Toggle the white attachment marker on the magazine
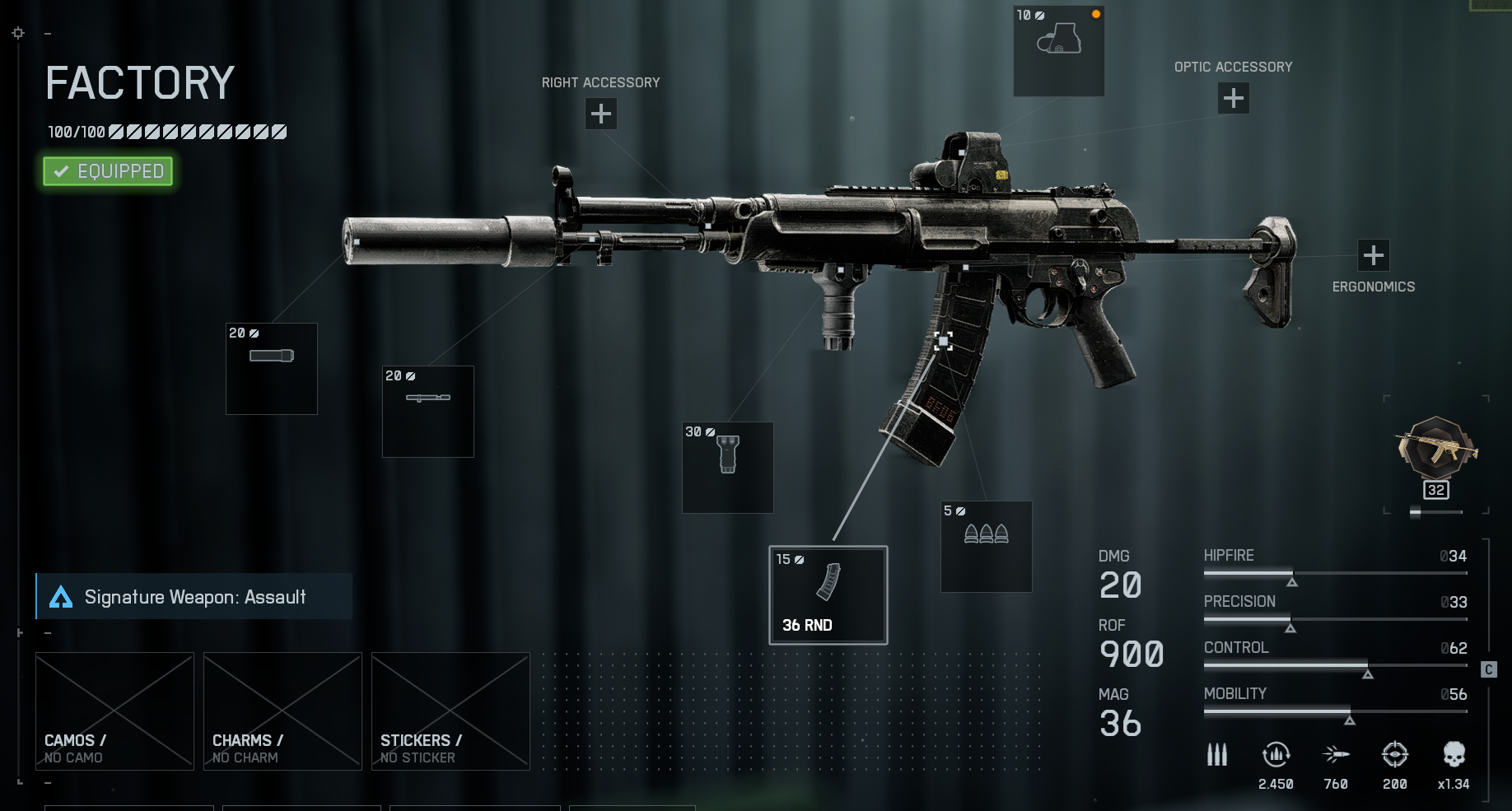The height and width of the screenshot is (811, 1512). tap(944, 339)
